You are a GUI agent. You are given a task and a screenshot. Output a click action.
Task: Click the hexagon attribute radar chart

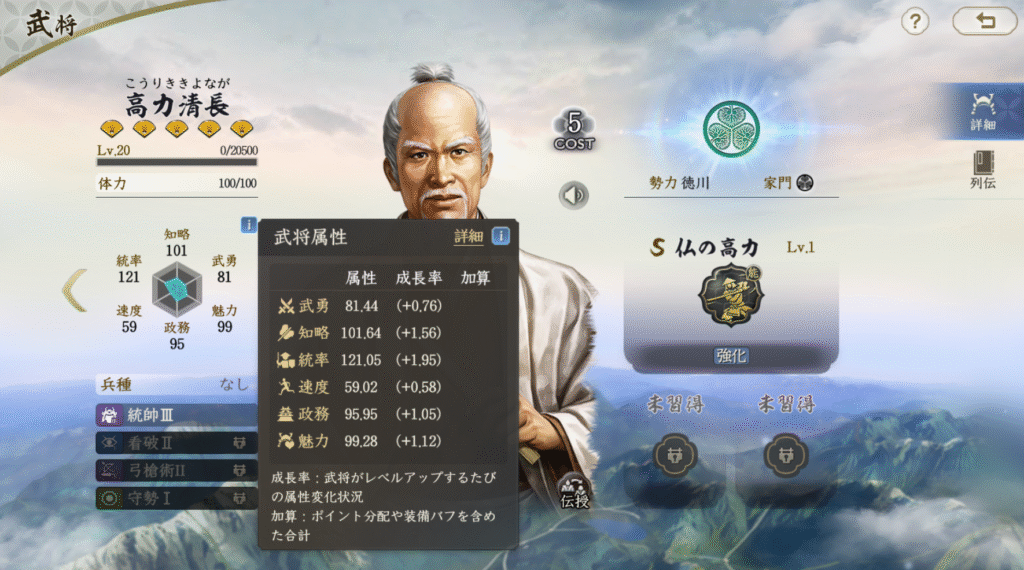point(176,289)
